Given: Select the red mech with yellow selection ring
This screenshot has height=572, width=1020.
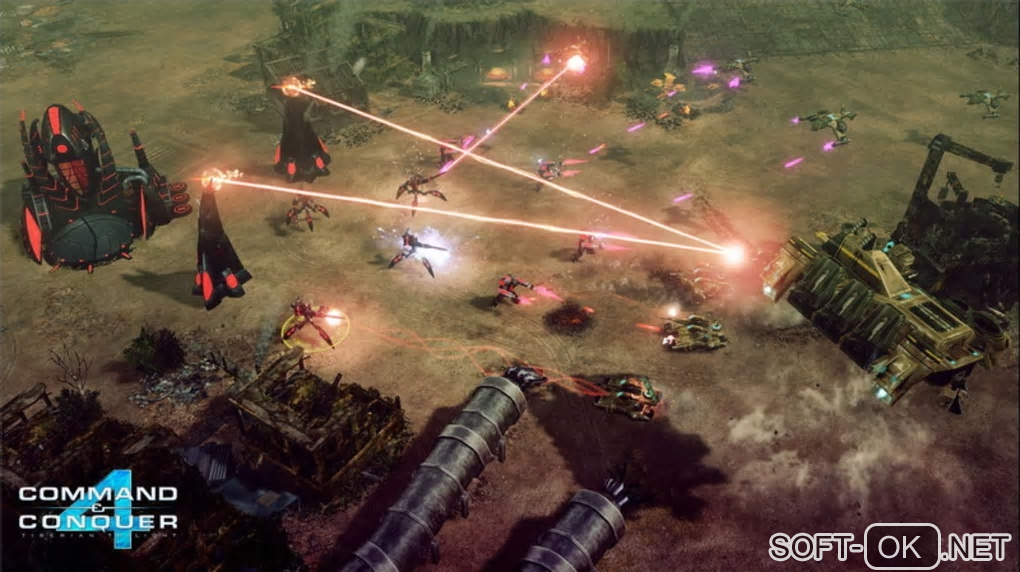Looking at the screenshot, I should (313, 324).
